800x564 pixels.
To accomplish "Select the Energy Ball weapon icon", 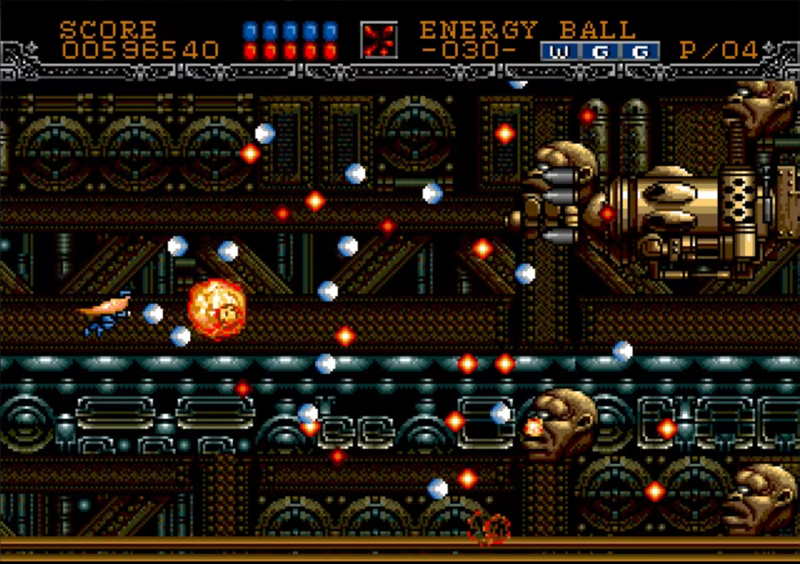I will [379, 40].
